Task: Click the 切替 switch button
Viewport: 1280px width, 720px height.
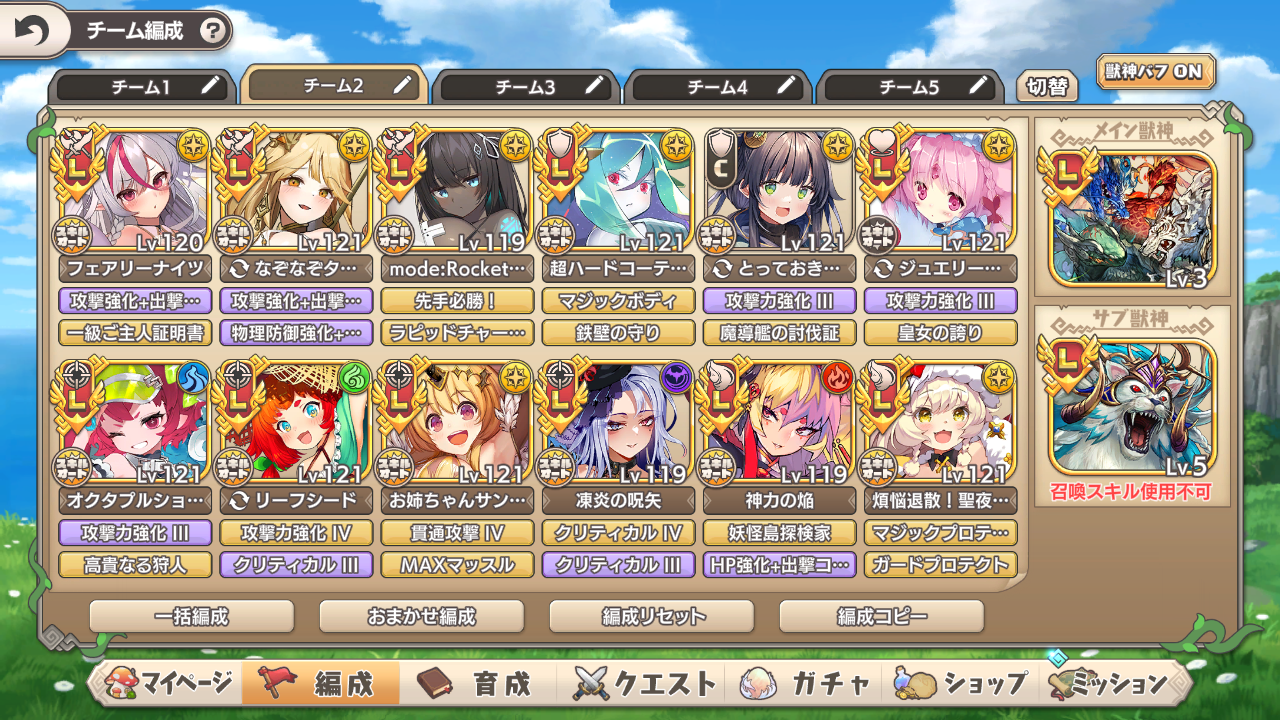Action: pos(1047,87)
